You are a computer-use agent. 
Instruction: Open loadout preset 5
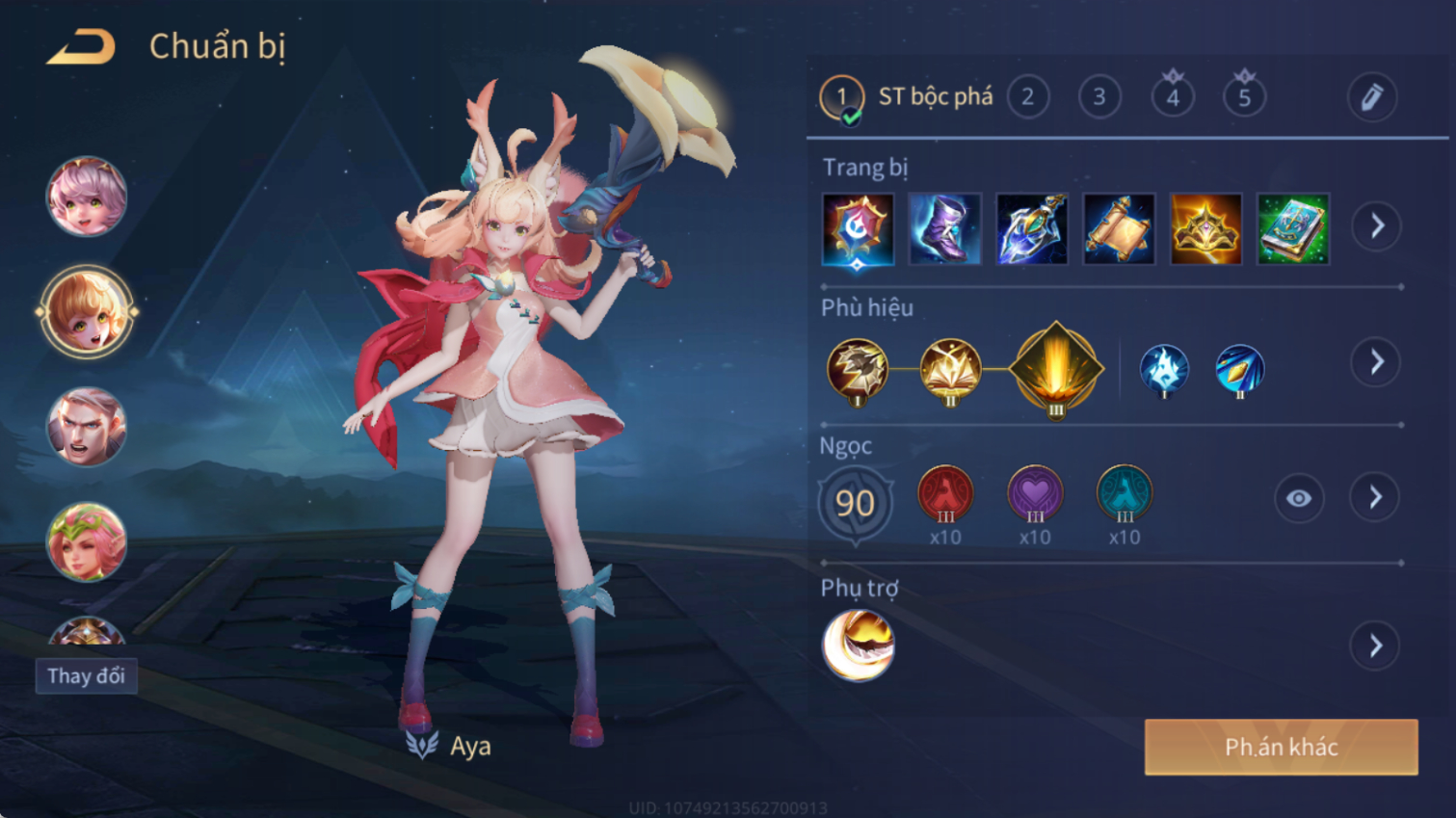pos(1244,97)
